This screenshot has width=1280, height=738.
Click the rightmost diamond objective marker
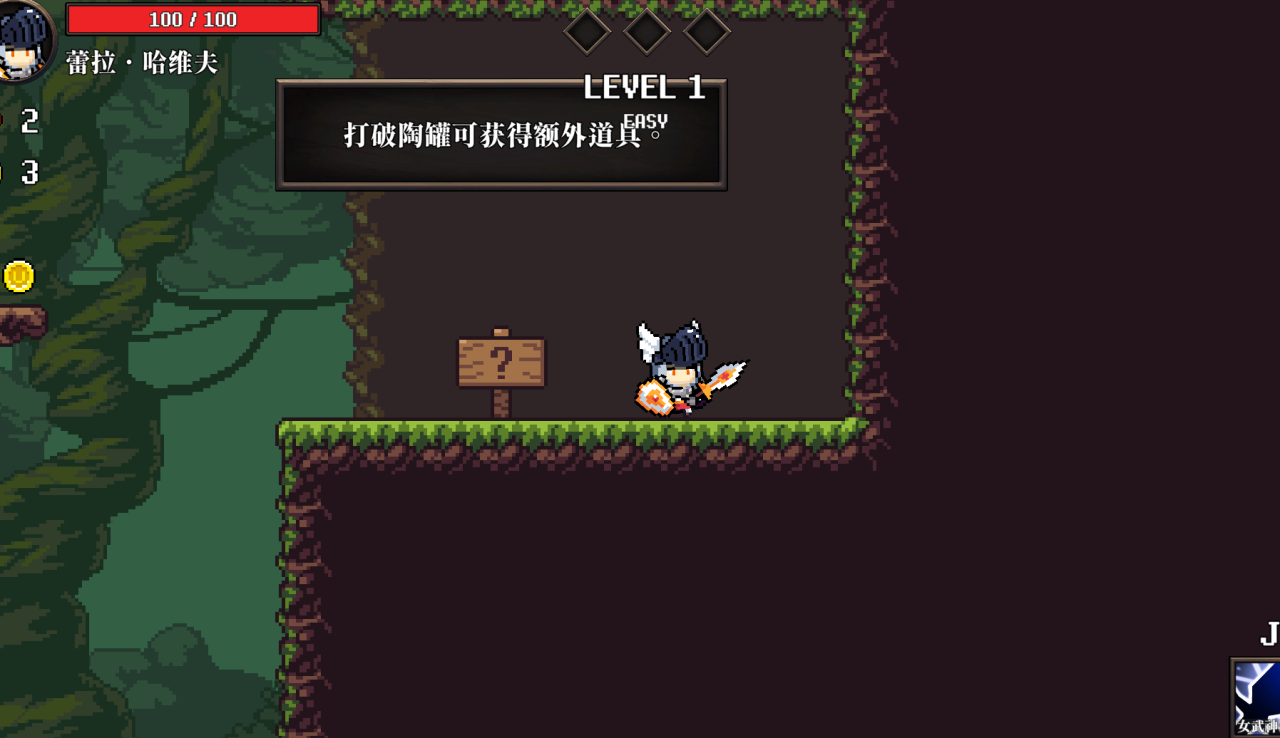705,31
